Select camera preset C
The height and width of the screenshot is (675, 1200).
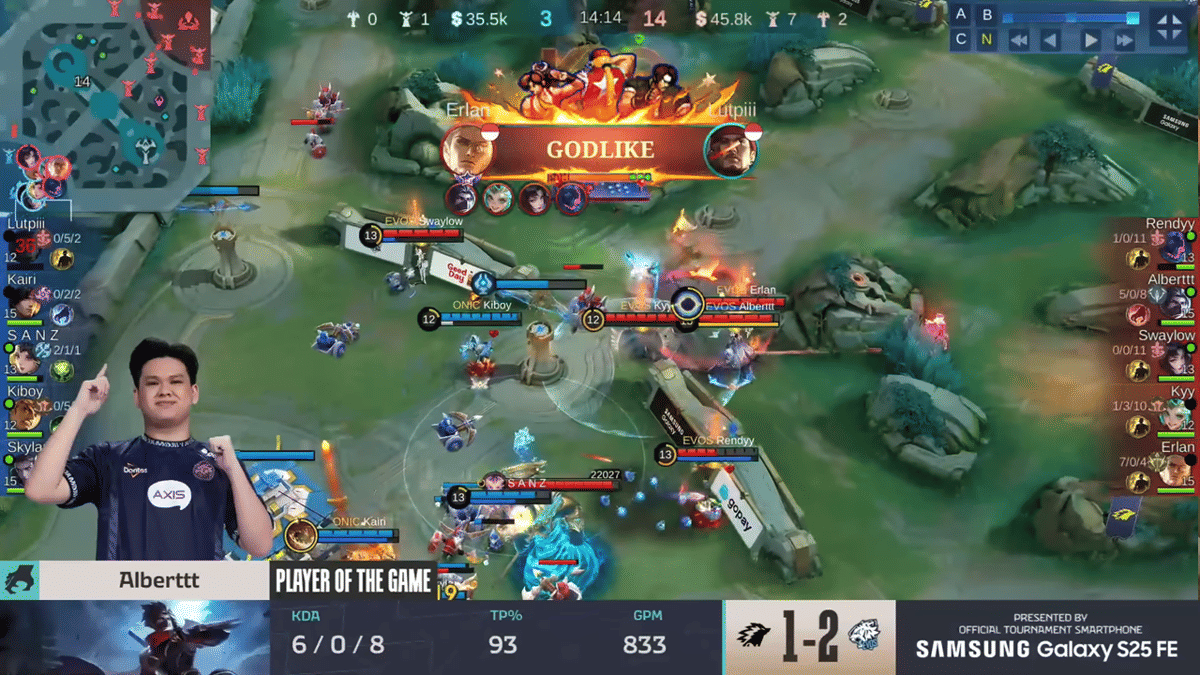961,40
